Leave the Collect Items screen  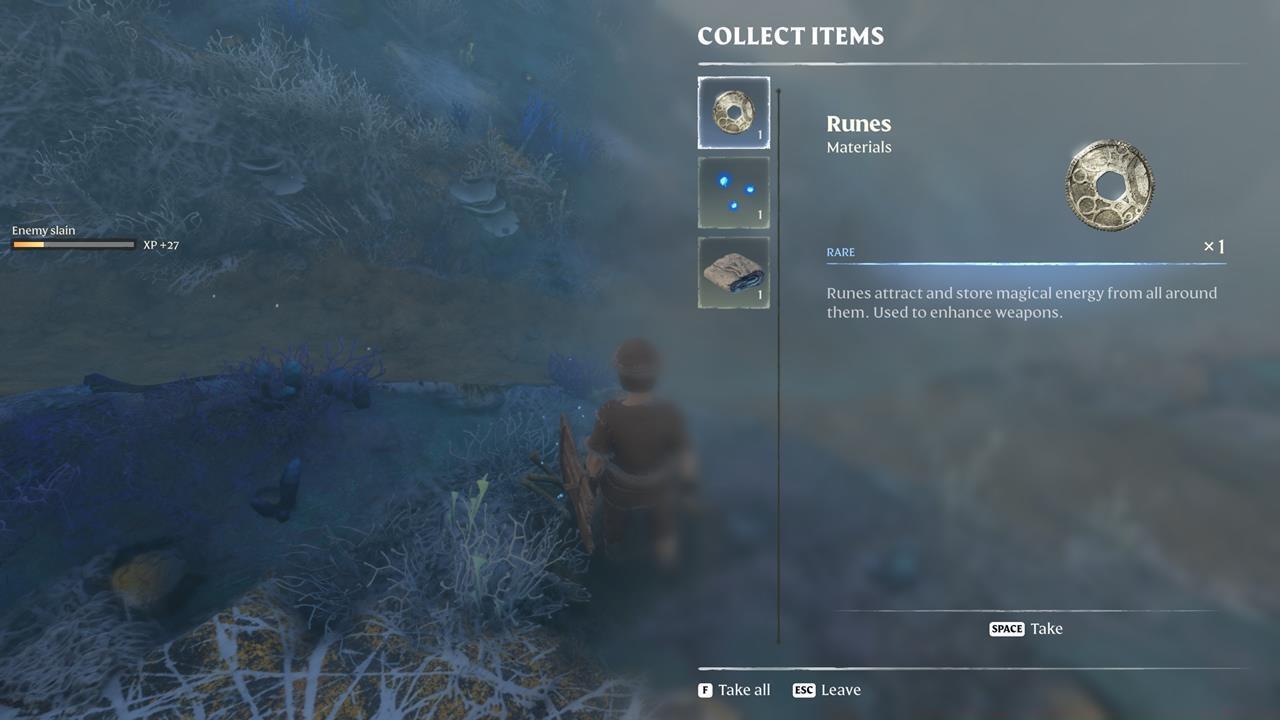pyautogui.click(x=827, y=690)
